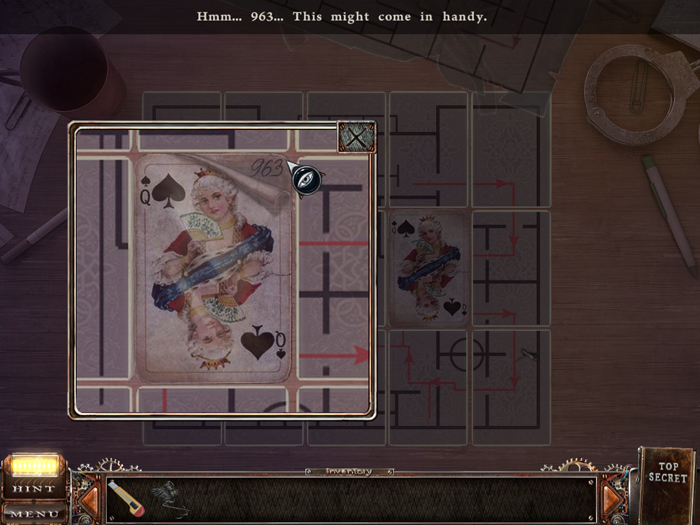Close the playing card zoom window
This screenshot has height=525, width=700.
pyautogui.click(x=355, y=137)
